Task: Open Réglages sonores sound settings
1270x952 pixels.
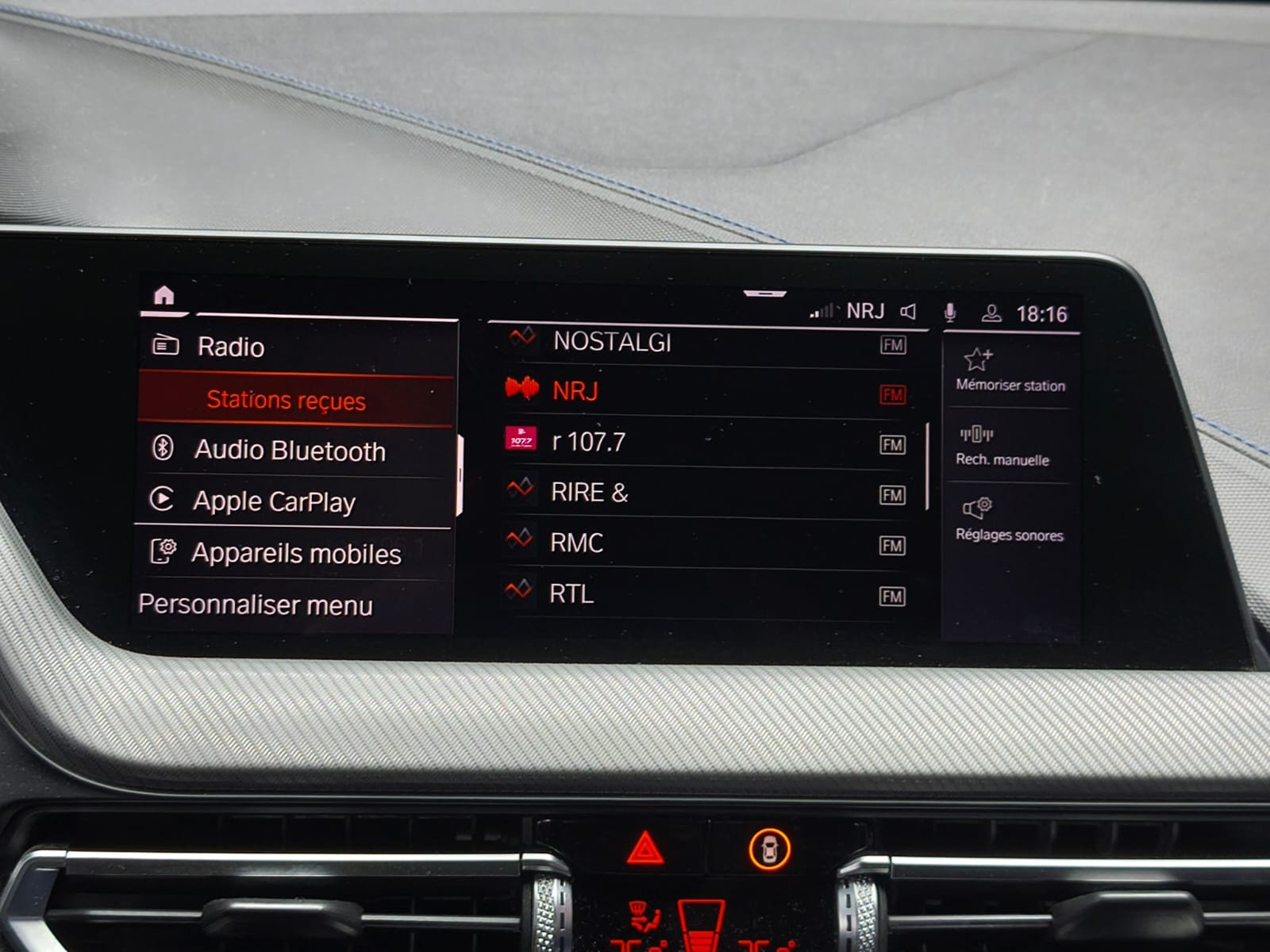Action: point(1008,520)
